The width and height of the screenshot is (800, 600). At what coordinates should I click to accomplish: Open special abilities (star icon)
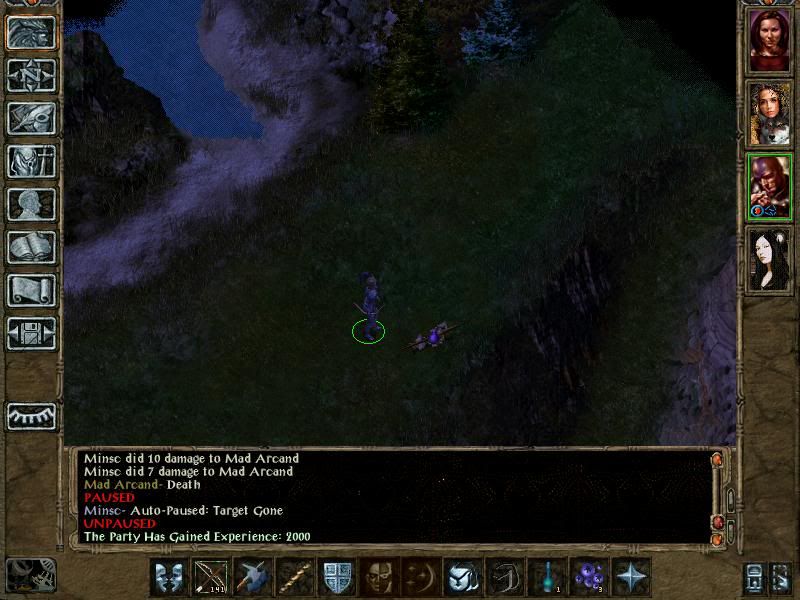(631, 577)
